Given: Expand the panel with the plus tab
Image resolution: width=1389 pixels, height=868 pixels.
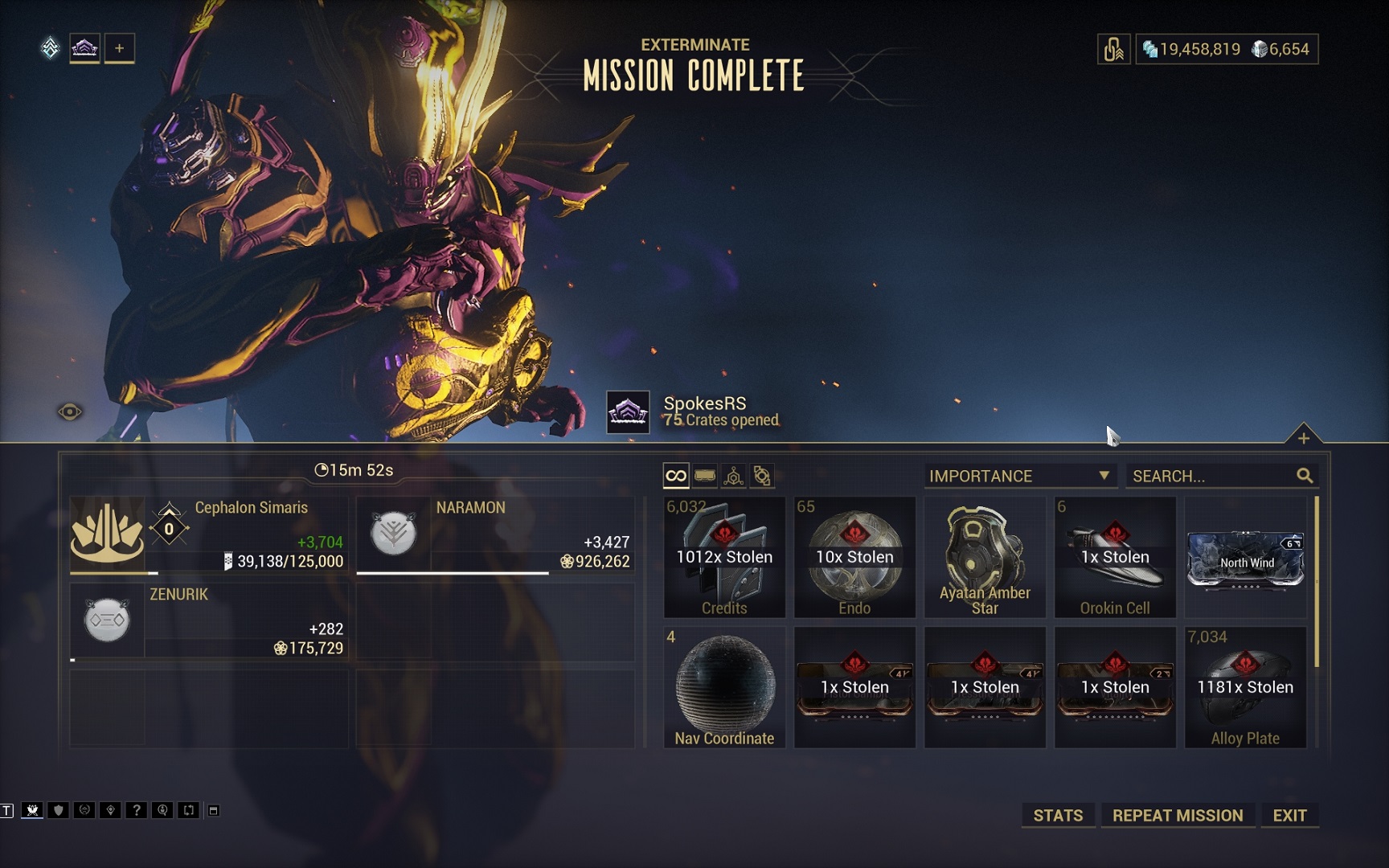Looking at the screenshot, I should [x=1303, y=438].
